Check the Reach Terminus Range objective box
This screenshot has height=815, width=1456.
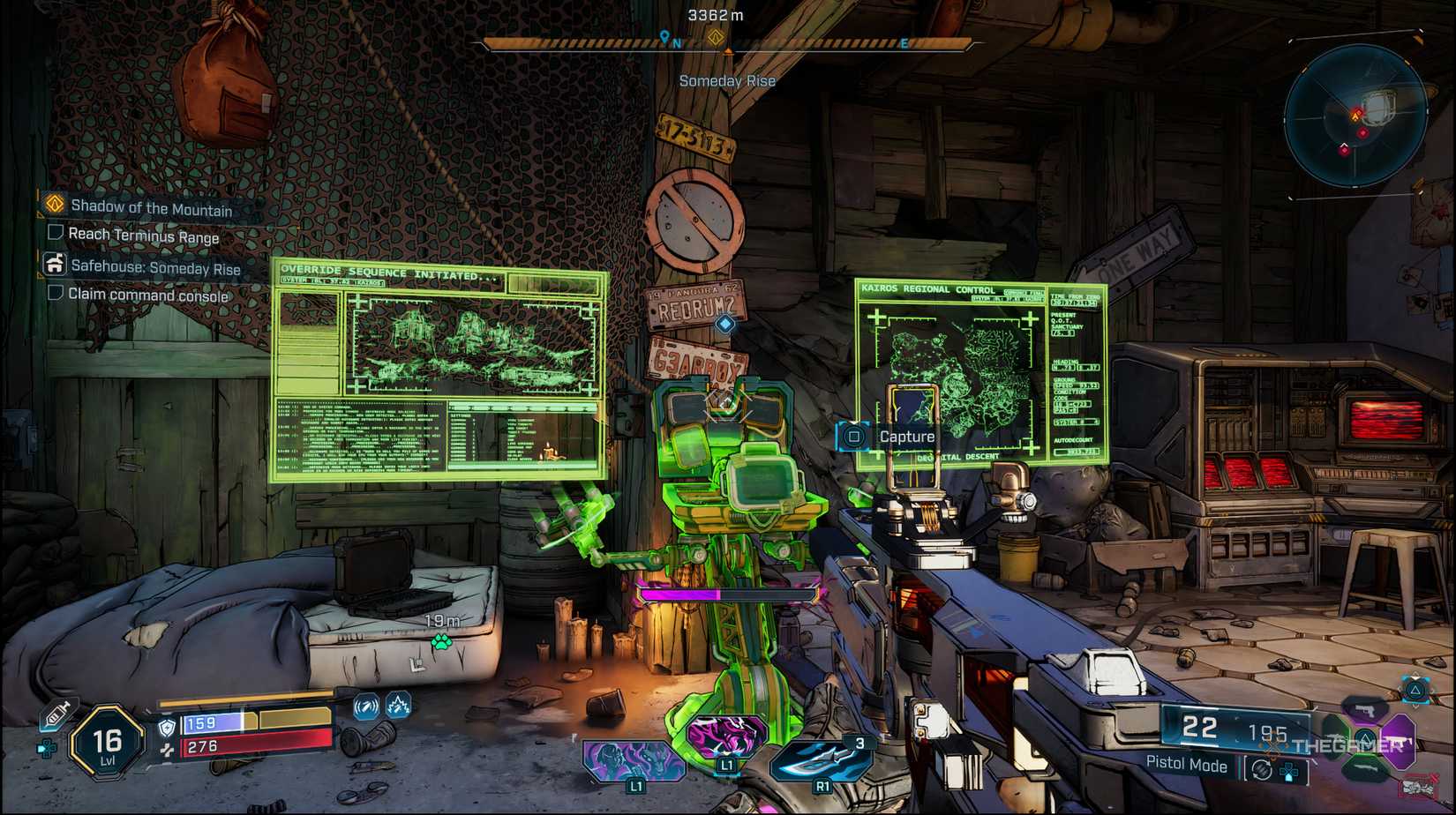click(x=54, y=232)
